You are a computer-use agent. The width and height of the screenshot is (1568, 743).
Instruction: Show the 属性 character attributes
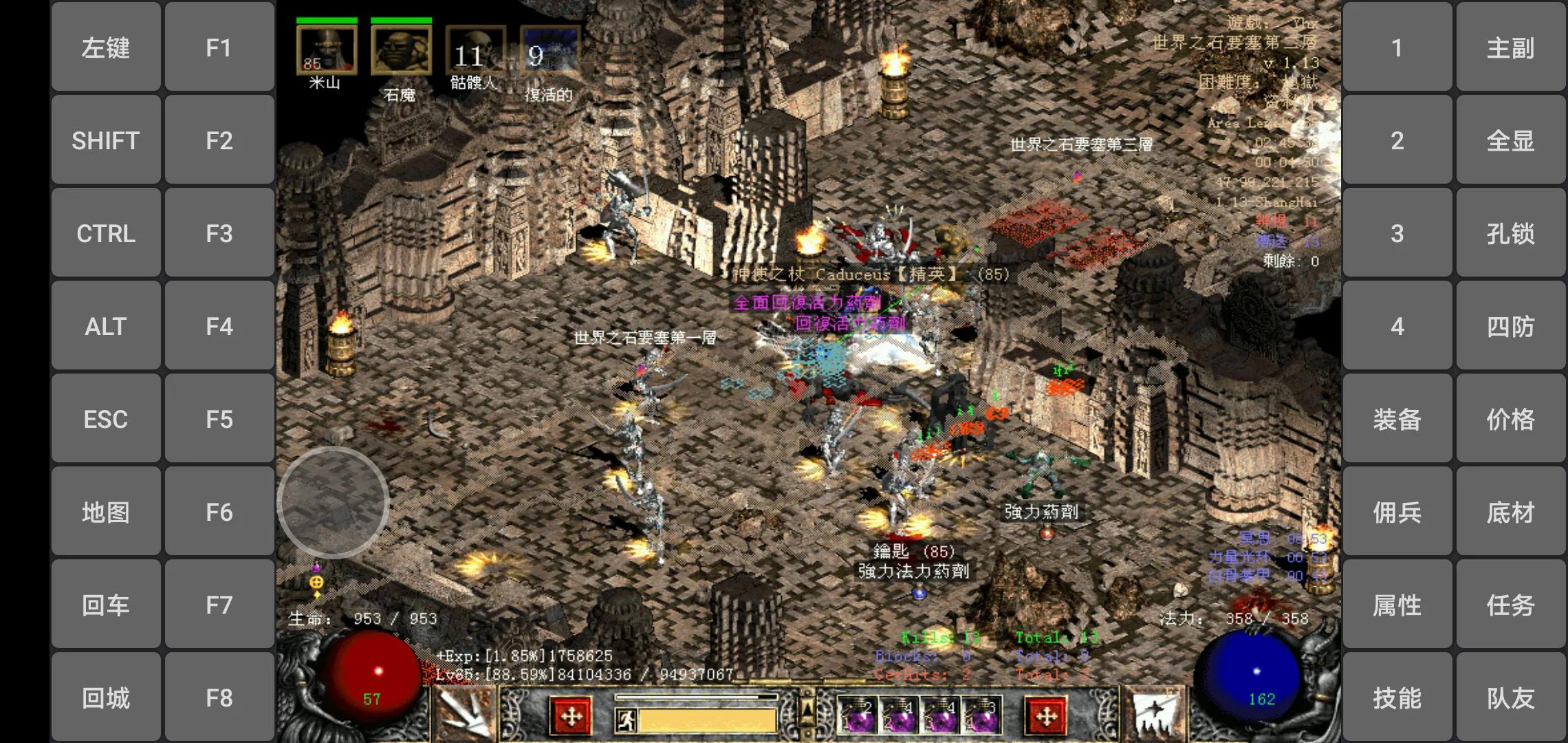(1397, 605)
